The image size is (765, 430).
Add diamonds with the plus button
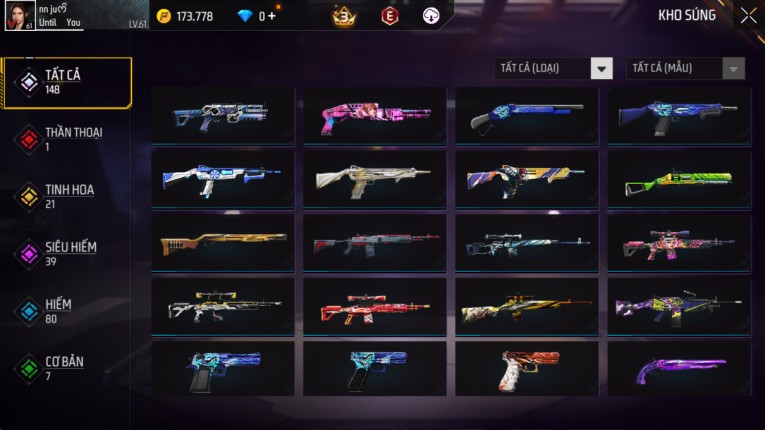coord(272,16)
